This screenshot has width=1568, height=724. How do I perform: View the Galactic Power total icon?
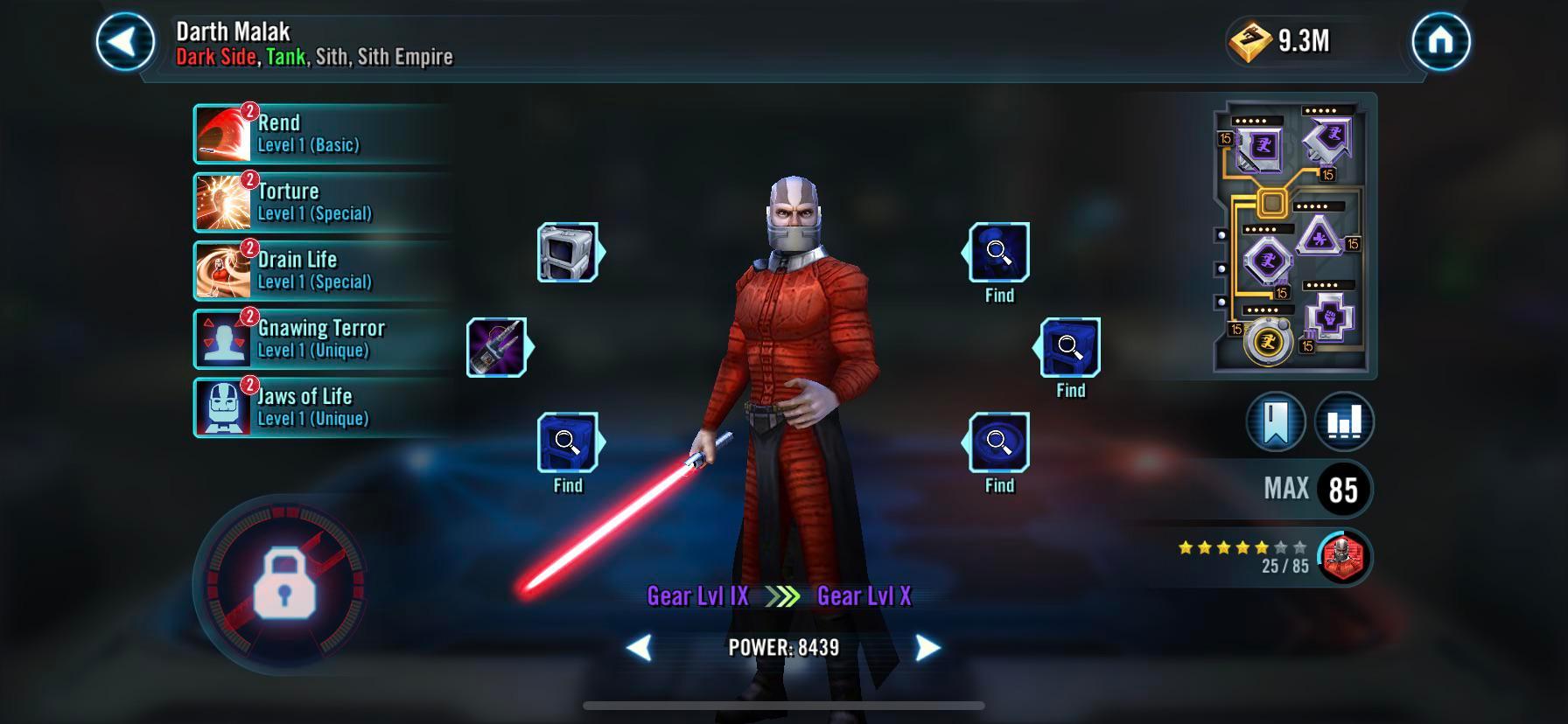point(1249,38)
